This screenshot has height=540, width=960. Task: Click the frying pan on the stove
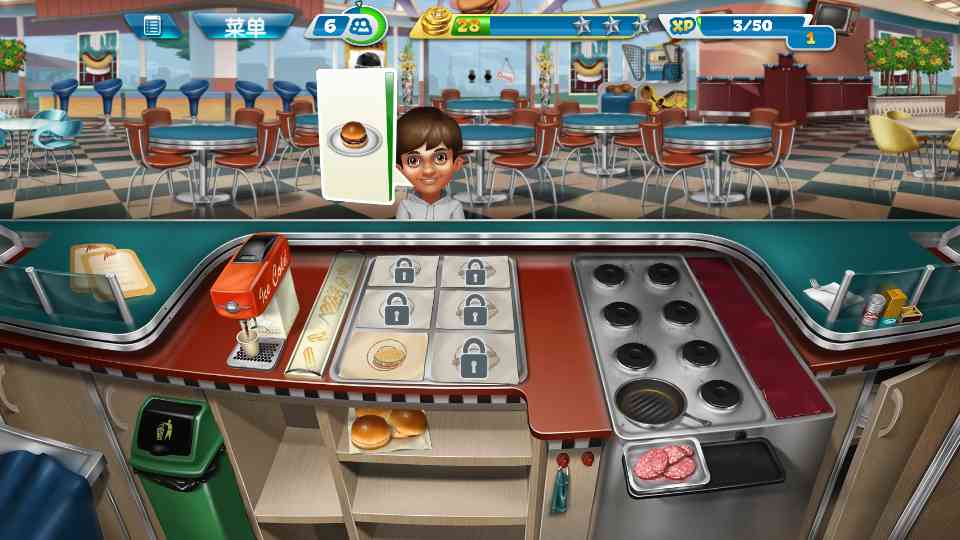(x=651, y=402)
